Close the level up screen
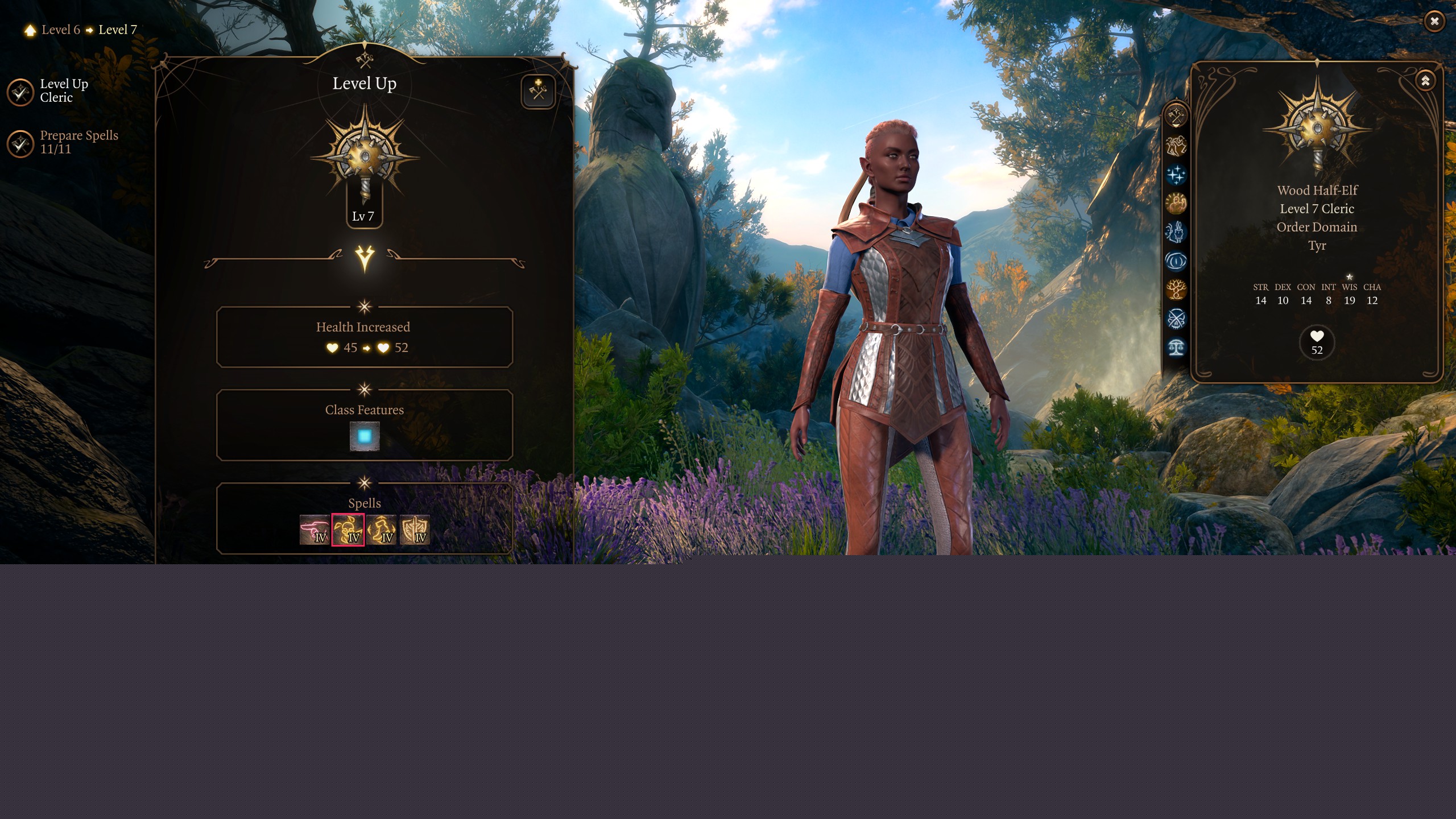 (x=1434, y=22)
